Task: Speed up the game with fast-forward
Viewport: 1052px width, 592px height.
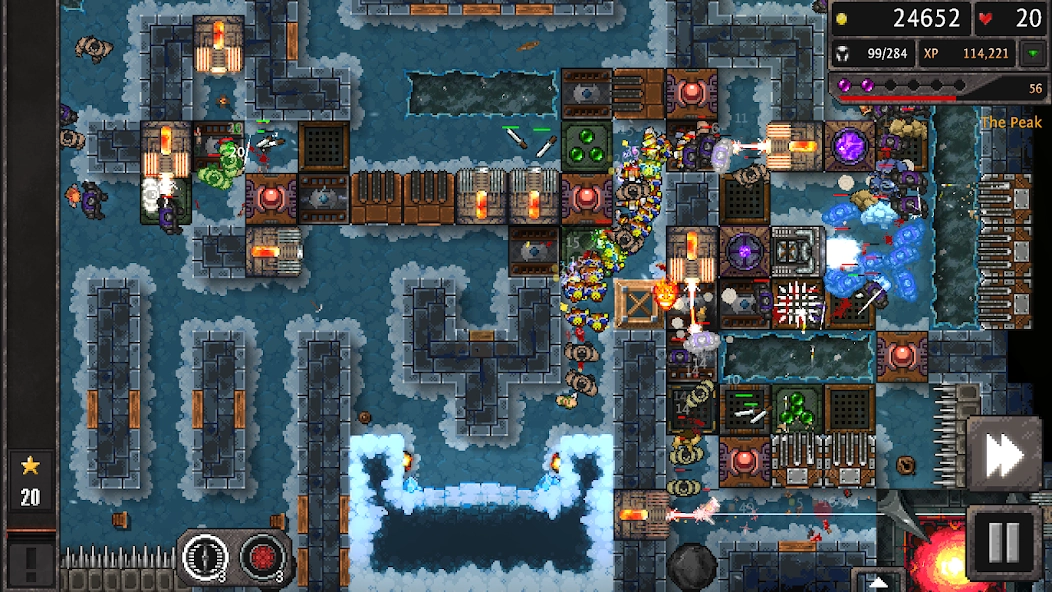Action: click(x=1005, y=457)
